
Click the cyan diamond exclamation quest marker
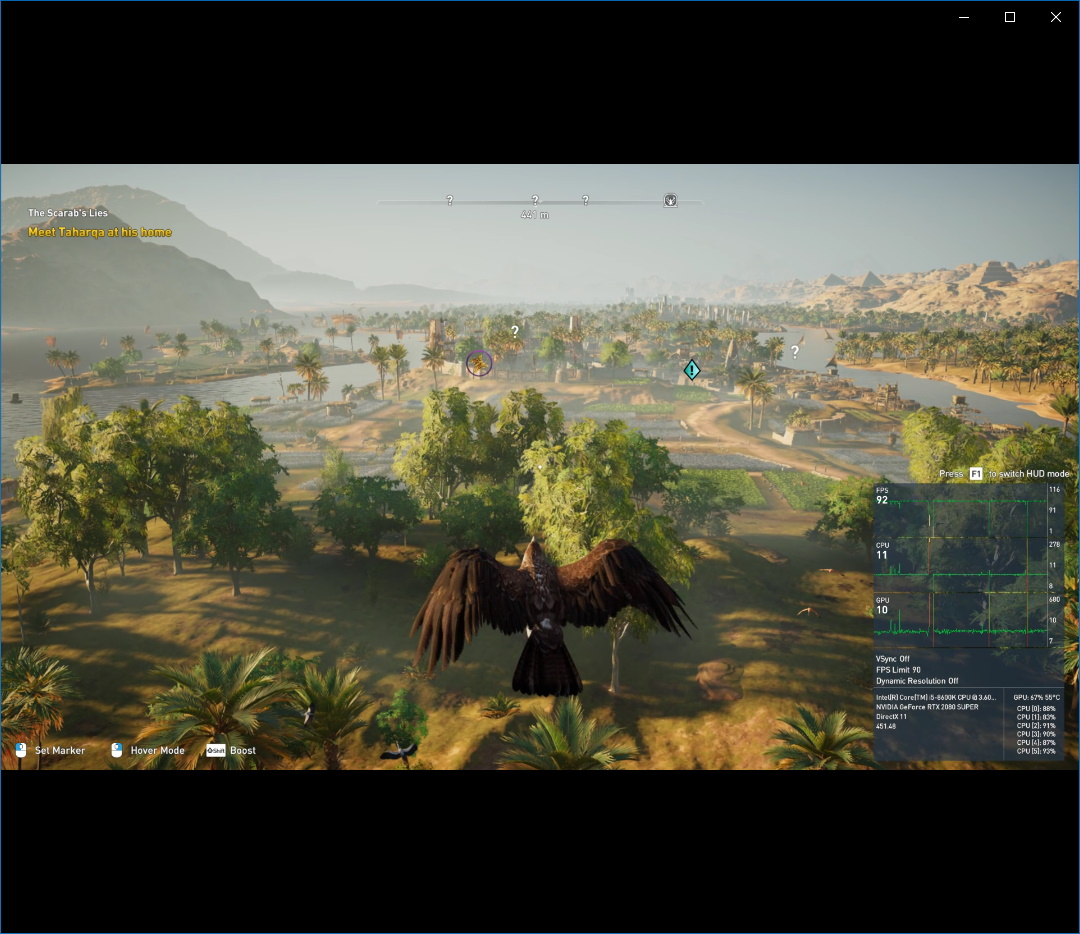[692, 371]
